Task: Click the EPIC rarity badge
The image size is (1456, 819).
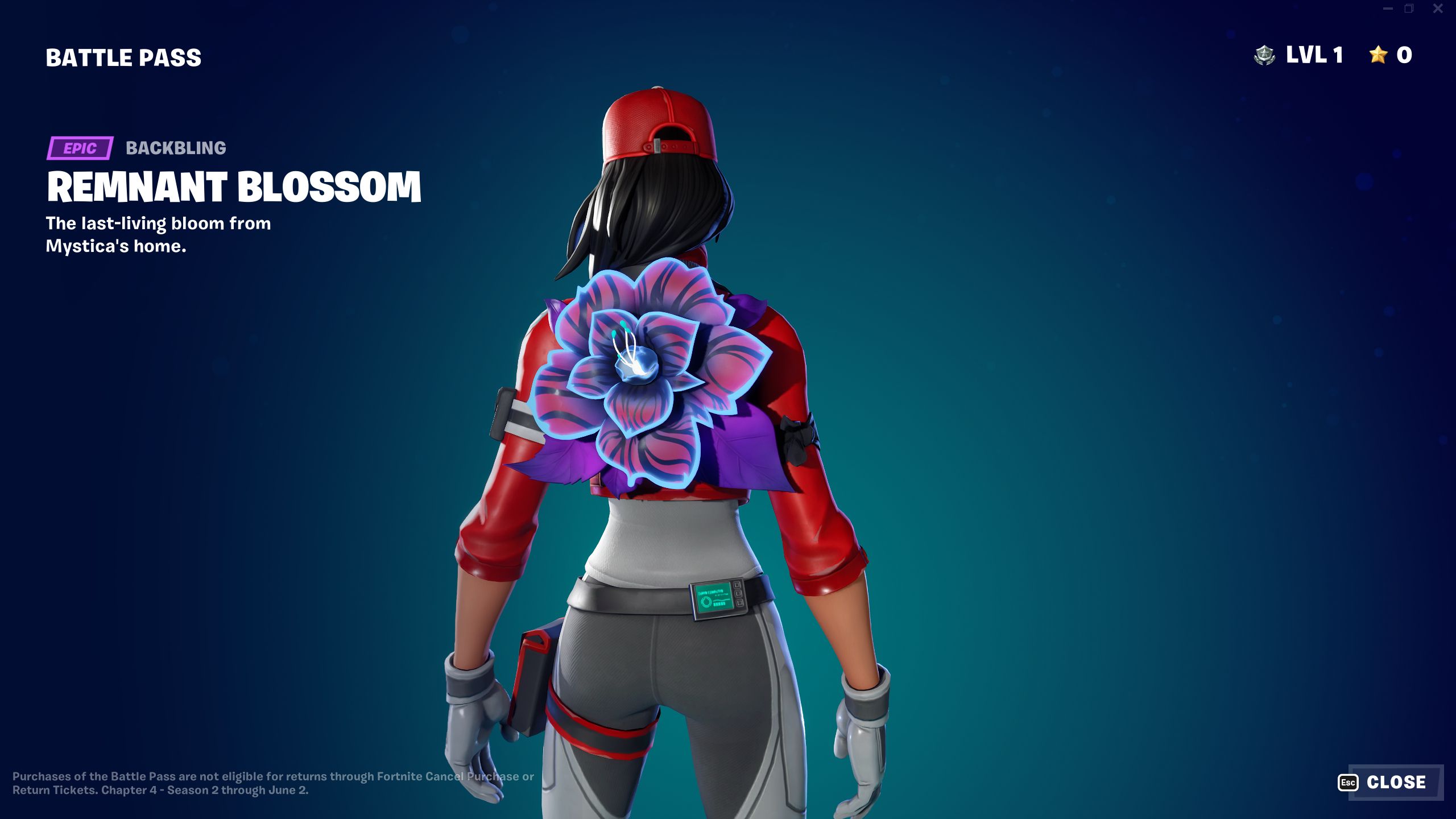Action: [x=80, y=149]
